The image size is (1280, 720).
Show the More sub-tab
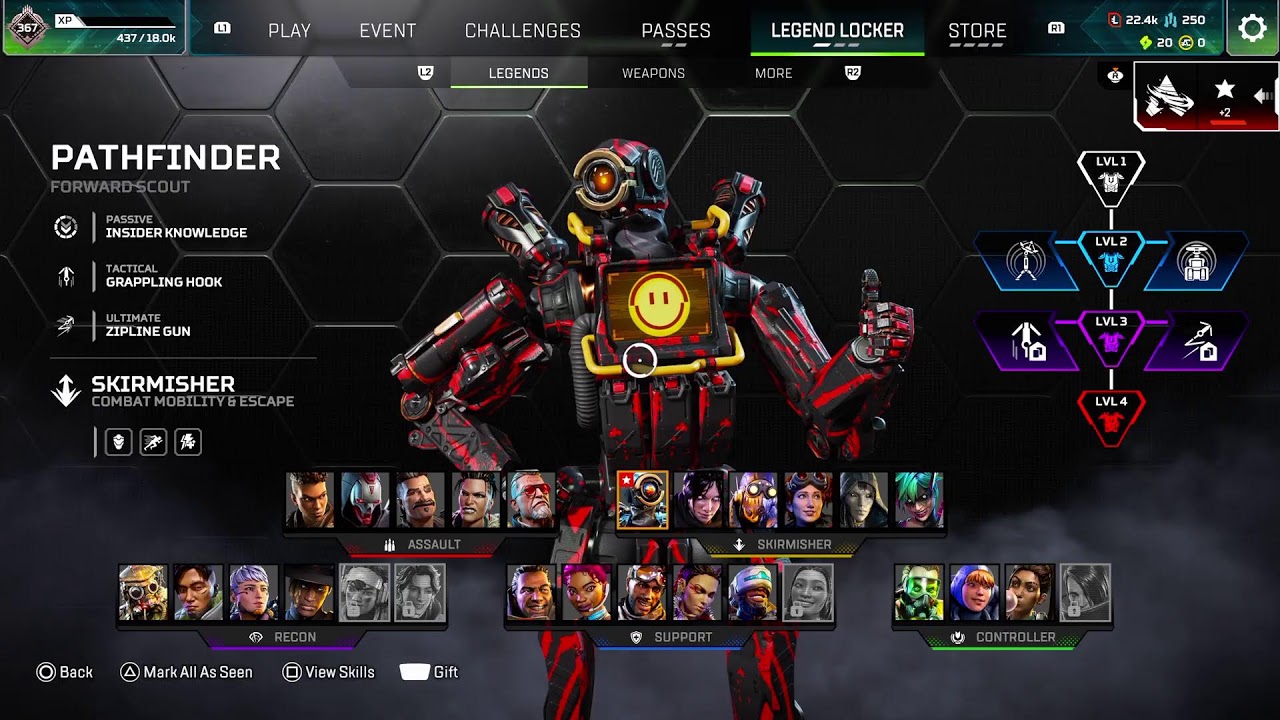tap(773, 73)
